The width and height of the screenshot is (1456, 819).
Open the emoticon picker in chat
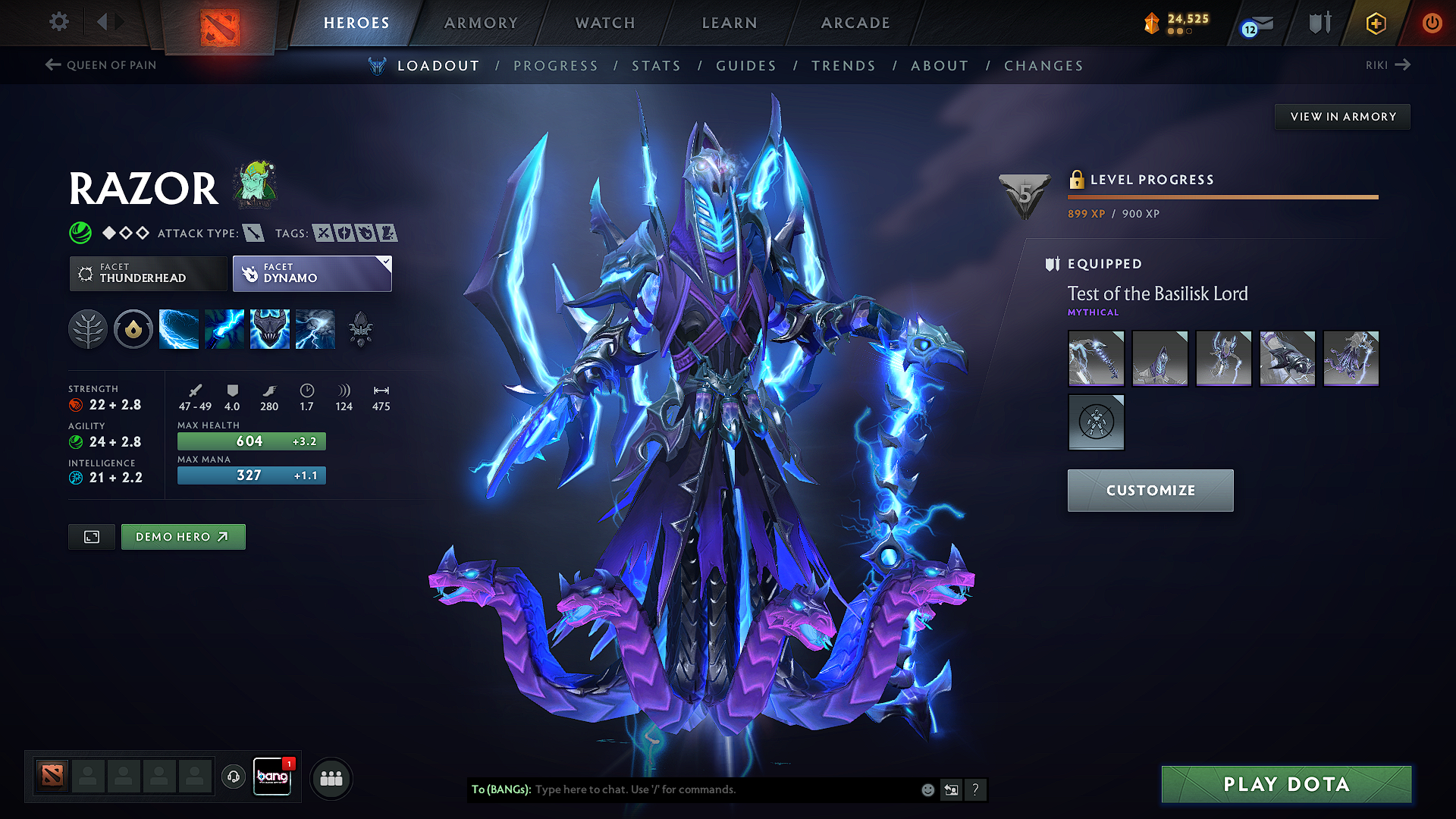927,789
